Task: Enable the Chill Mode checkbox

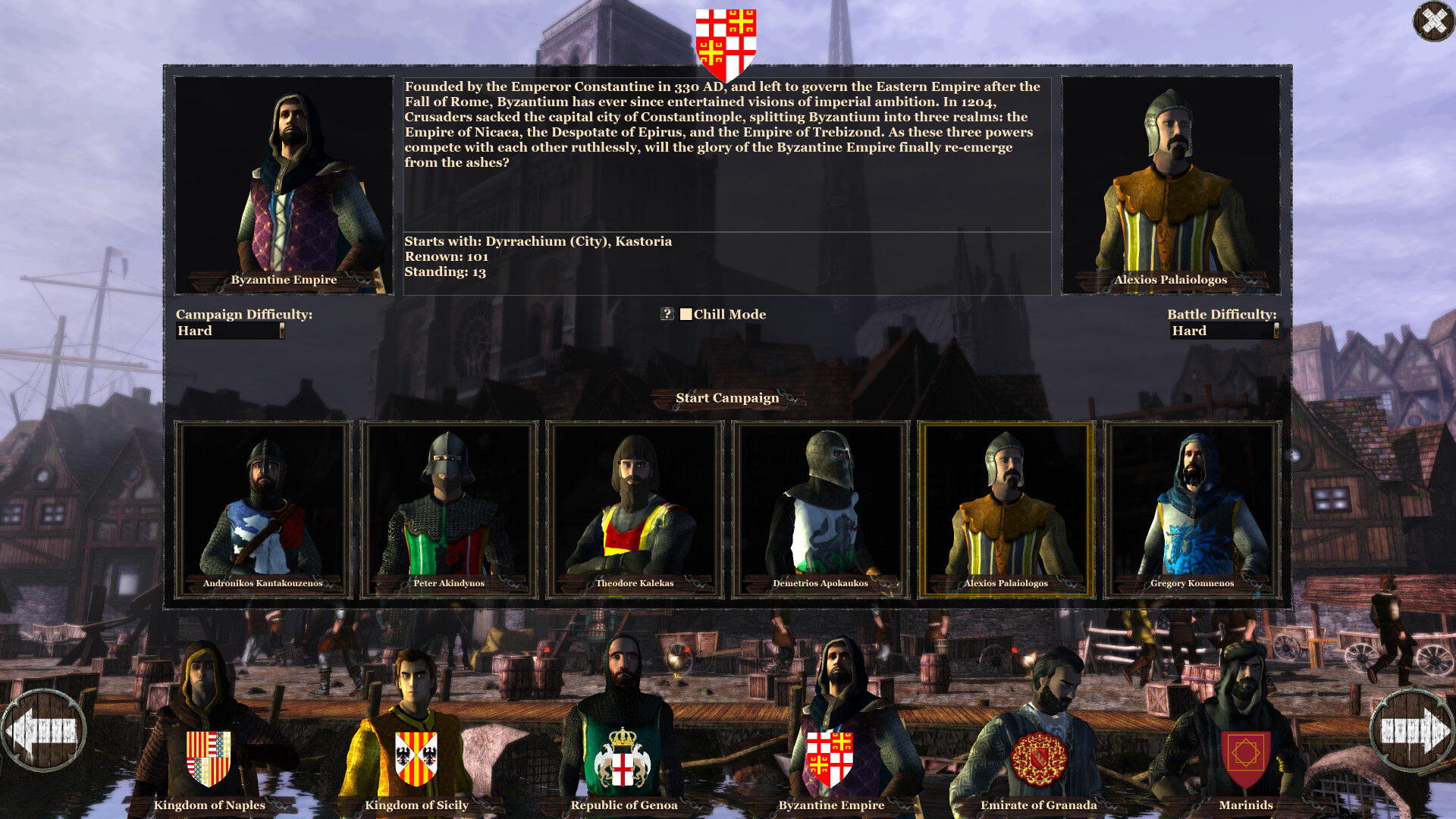Action: click(687, 314)
